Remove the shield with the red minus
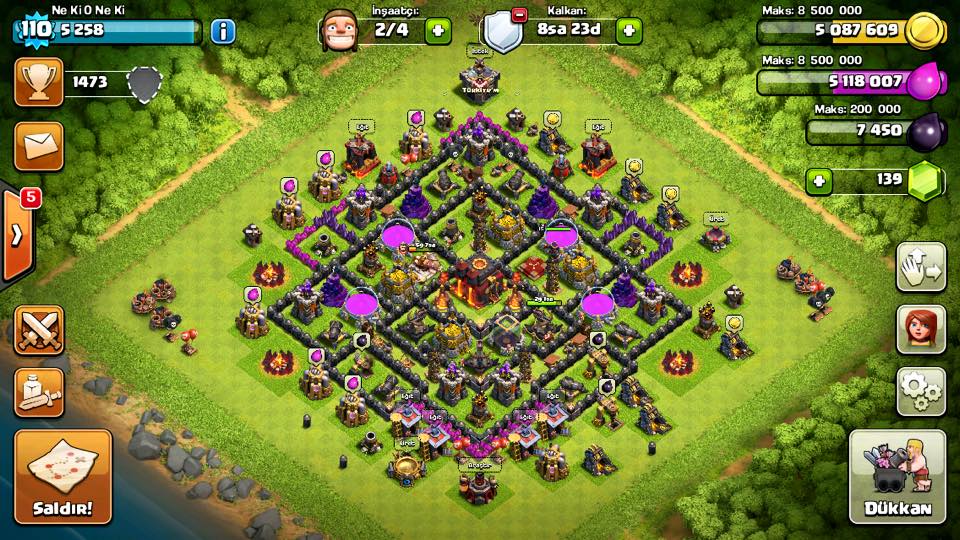 (x=519, y=15)
